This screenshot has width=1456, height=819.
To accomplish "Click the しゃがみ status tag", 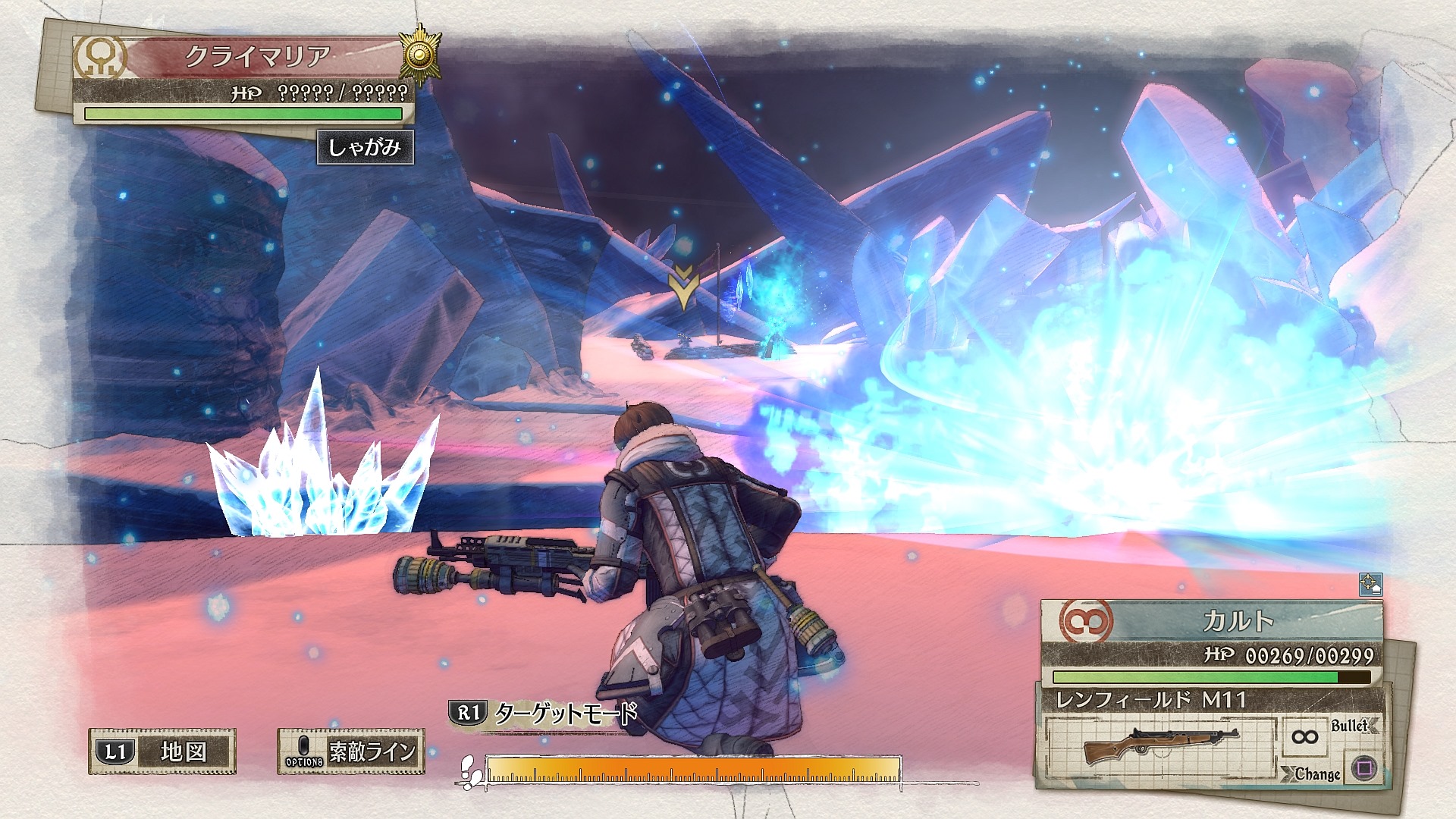I will coord(364,146).
